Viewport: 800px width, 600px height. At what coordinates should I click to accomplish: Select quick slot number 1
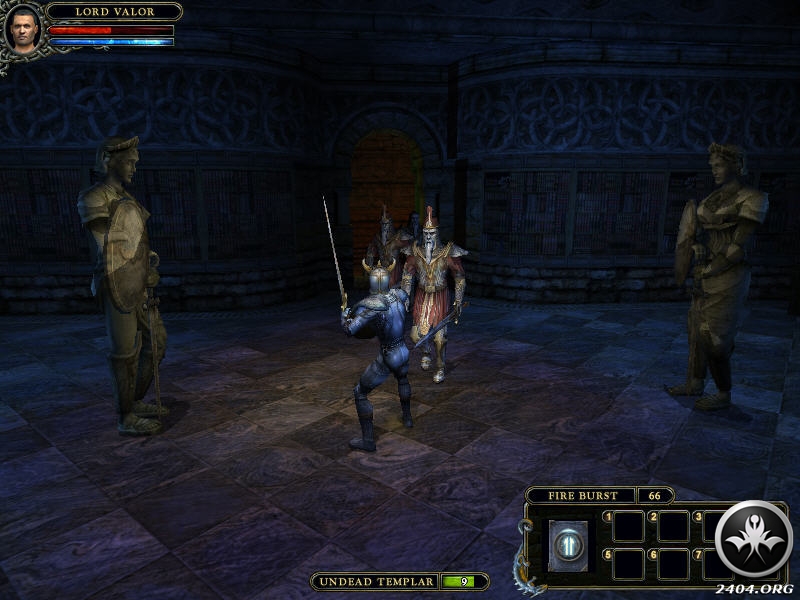[629, 526]
